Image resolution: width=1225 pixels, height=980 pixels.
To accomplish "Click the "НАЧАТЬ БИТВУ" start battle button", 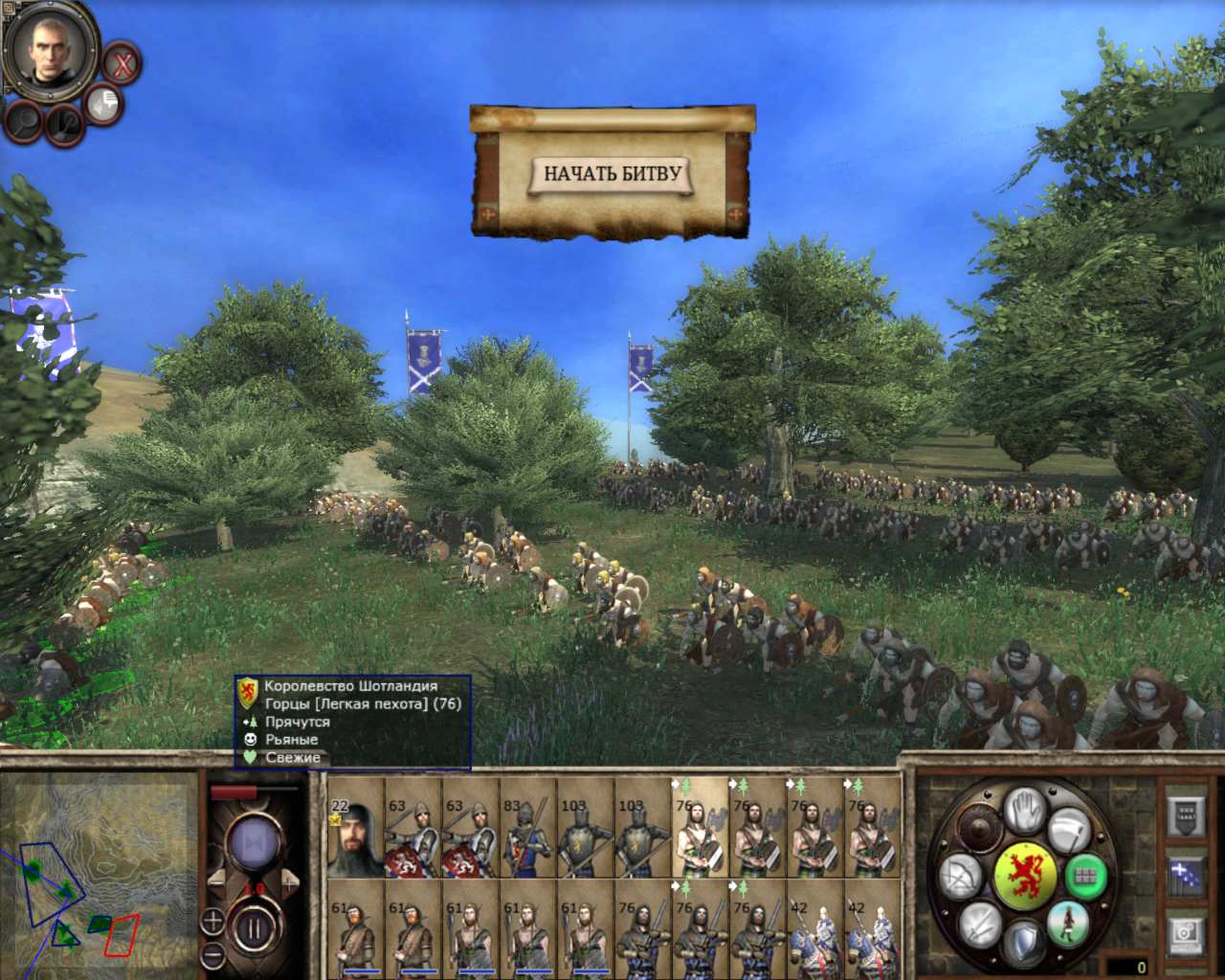I will 612,174.
